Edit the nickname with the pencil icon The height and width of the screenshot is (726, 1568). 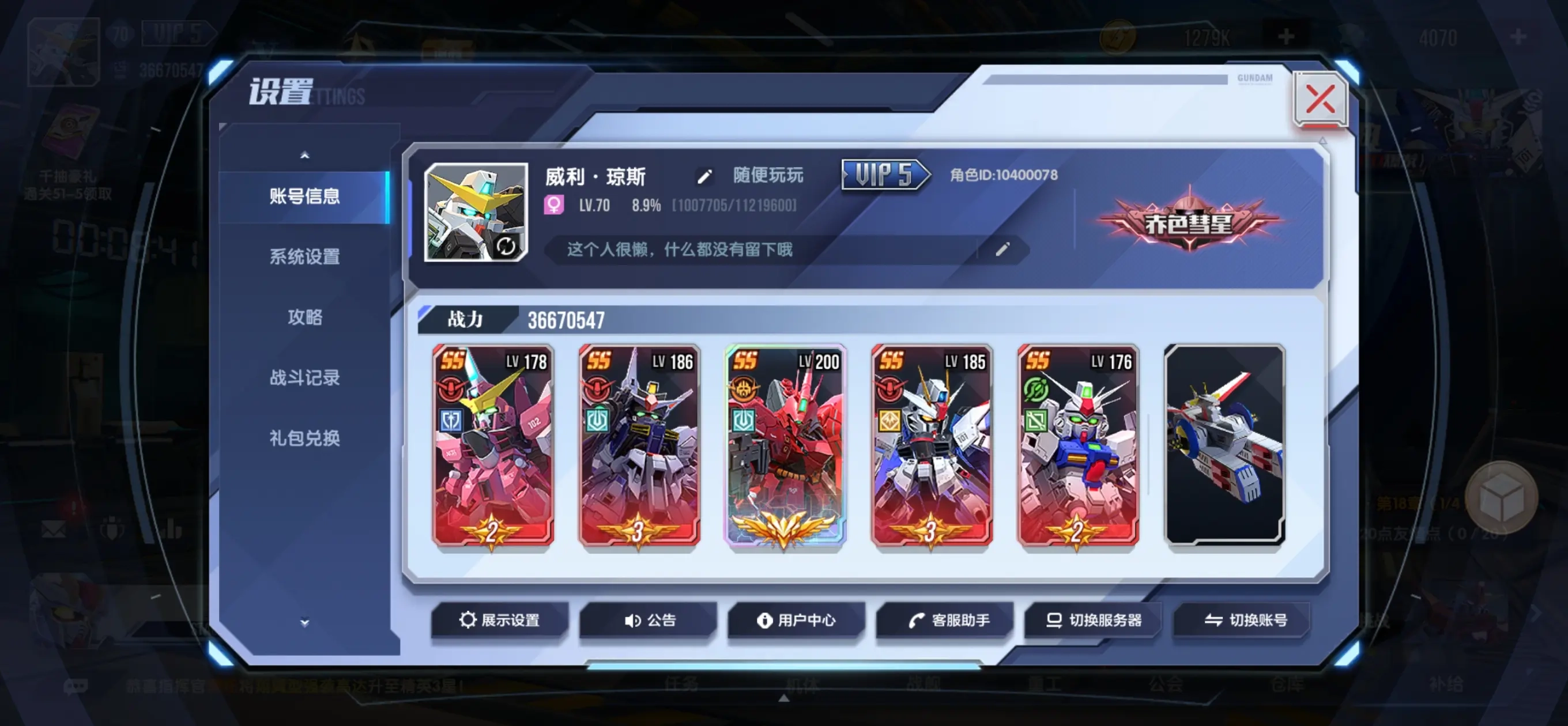[x=705, y=176]
